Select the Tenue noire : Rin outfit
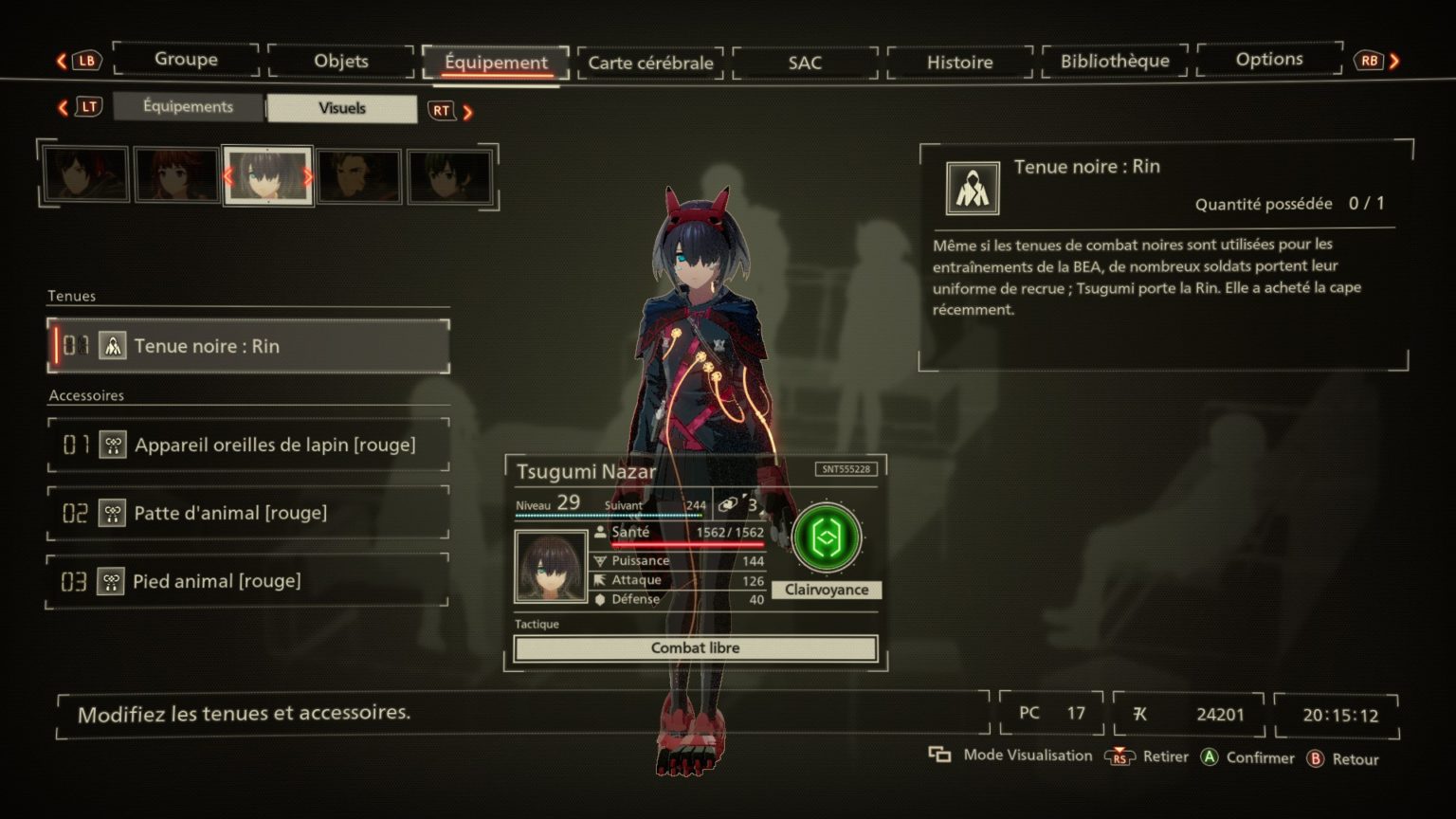The height and width of the screenshot is (819, 1456). coord(248,346)
